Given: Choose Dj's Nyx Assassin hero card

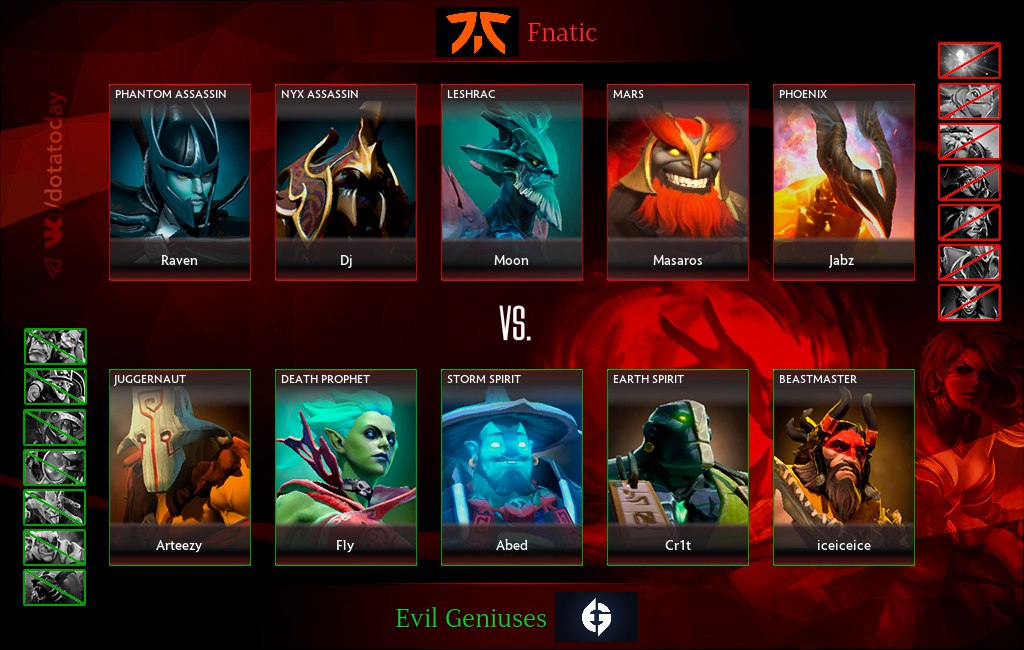Looking at the screenshot, I should pos(346,182).
